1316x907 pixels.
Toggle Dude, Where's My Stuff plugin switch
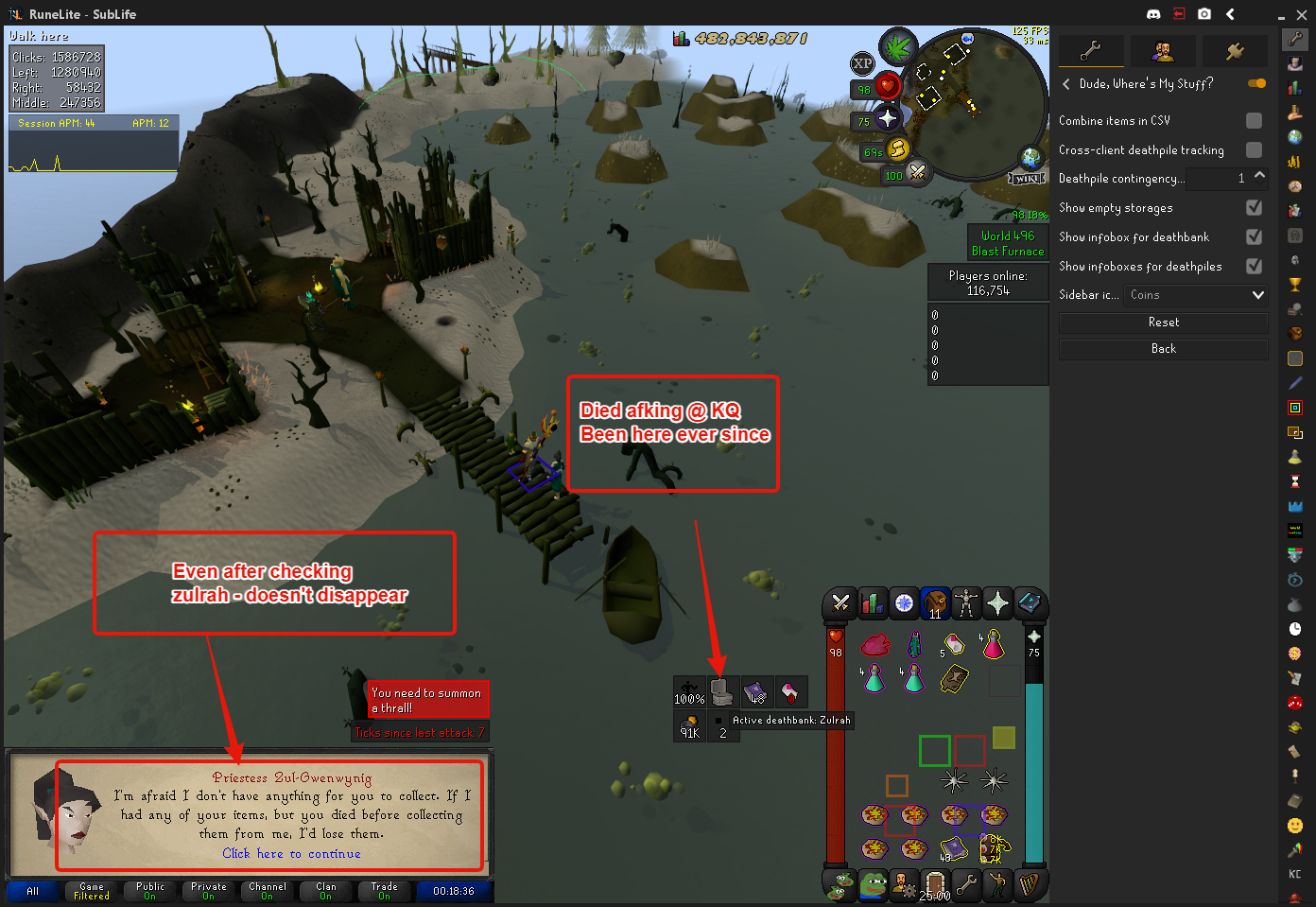pyautogui.click(x=1256, y=83)
